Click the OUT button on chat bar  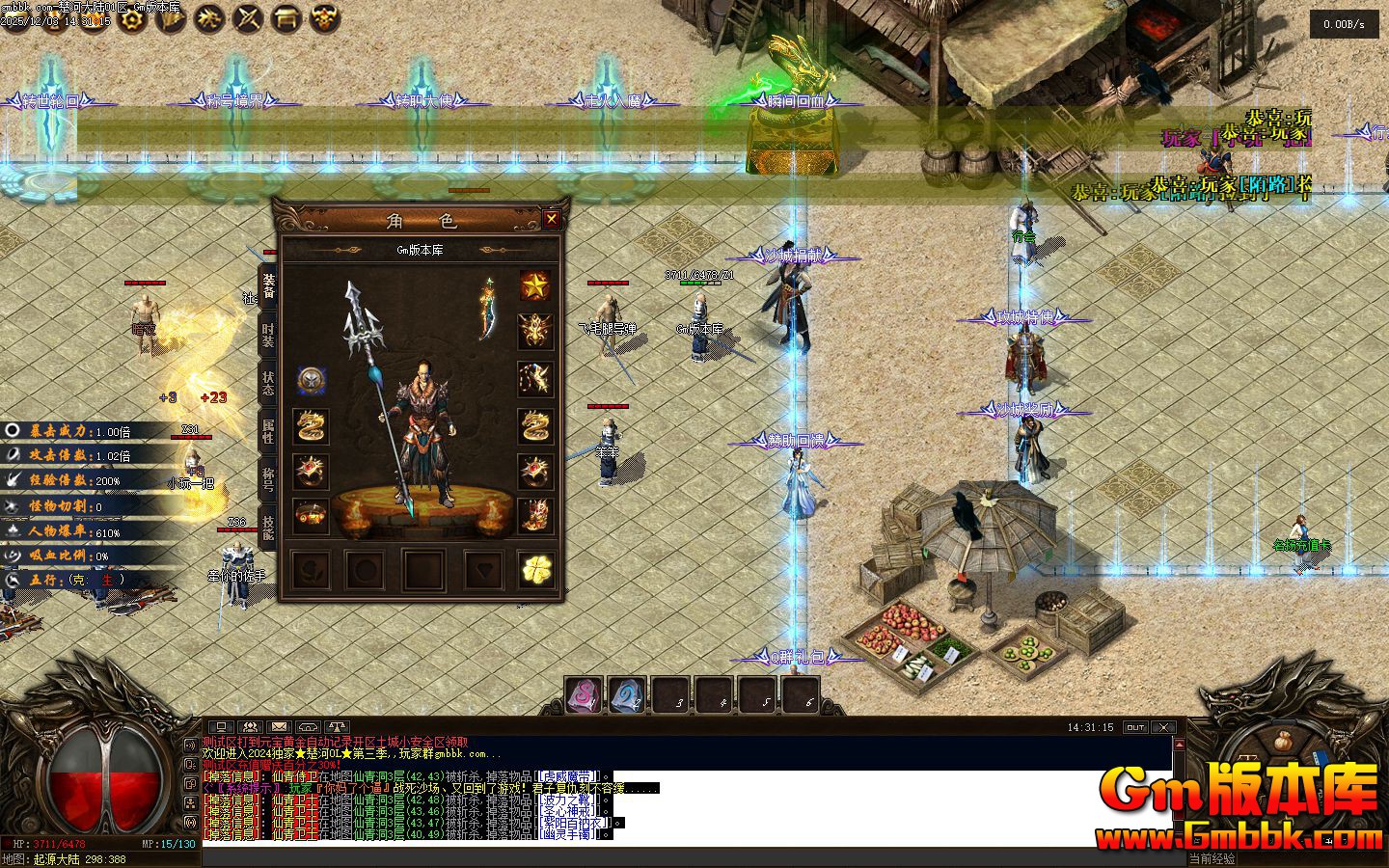[x=1135, y=727]
